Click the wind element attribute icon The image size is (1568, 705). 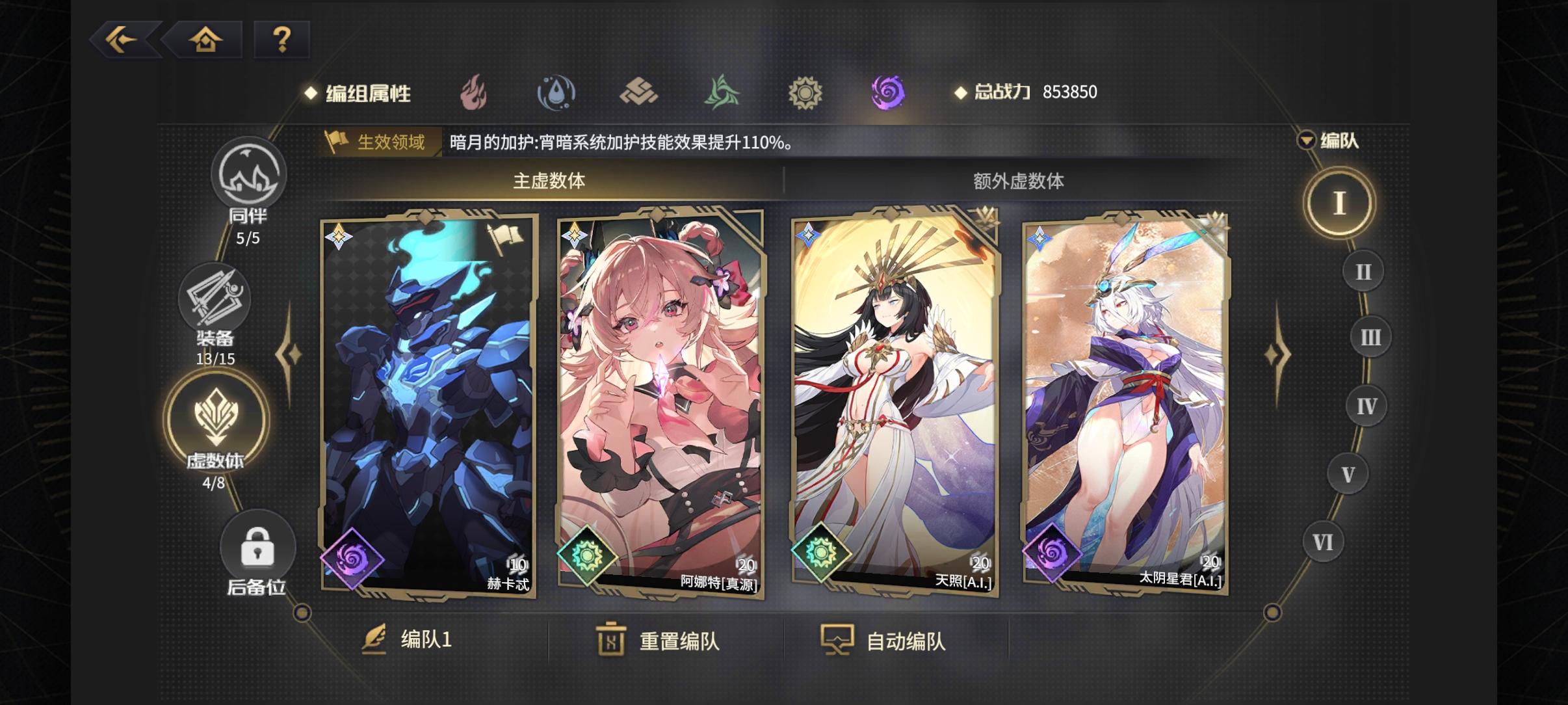722,92
